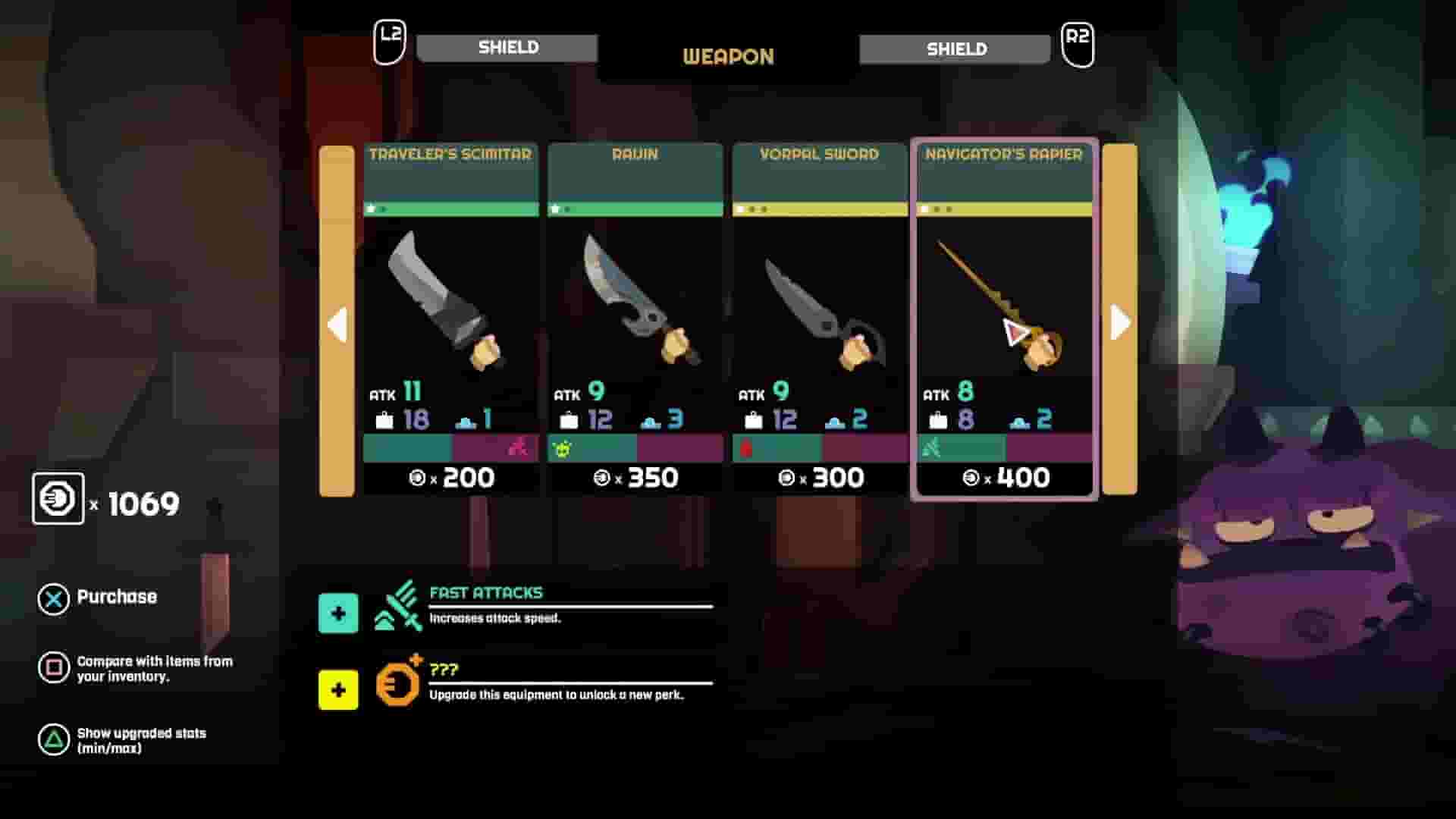Click the pink perk icon on Traveler's Scimitar
1456x819 pixels.
coord(519,447)
